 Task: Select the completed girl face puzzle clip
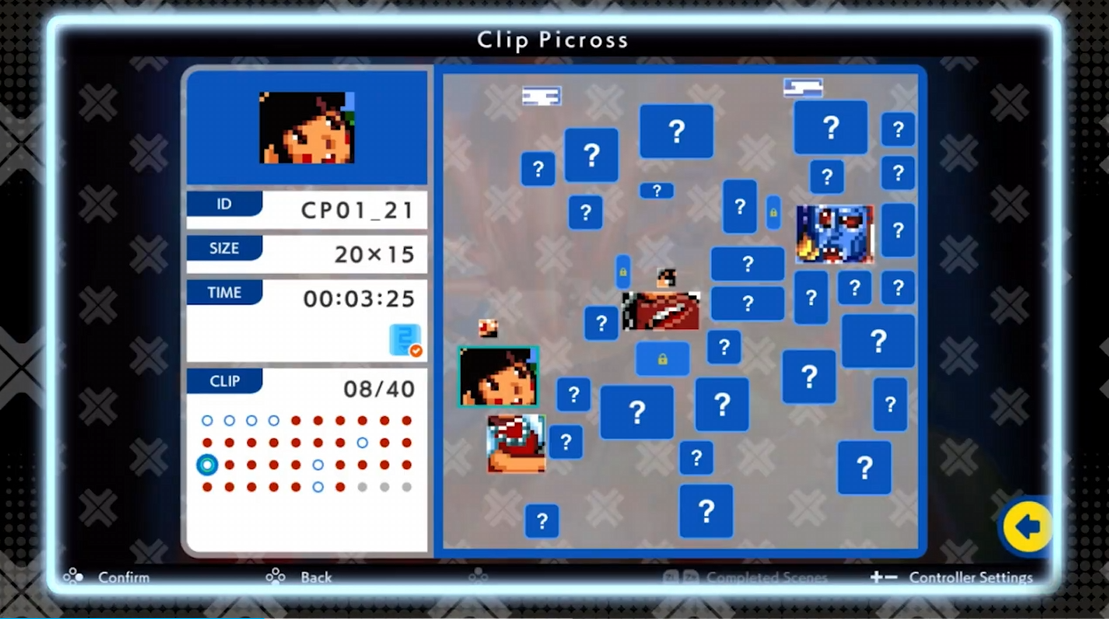[x=498, y=376]
